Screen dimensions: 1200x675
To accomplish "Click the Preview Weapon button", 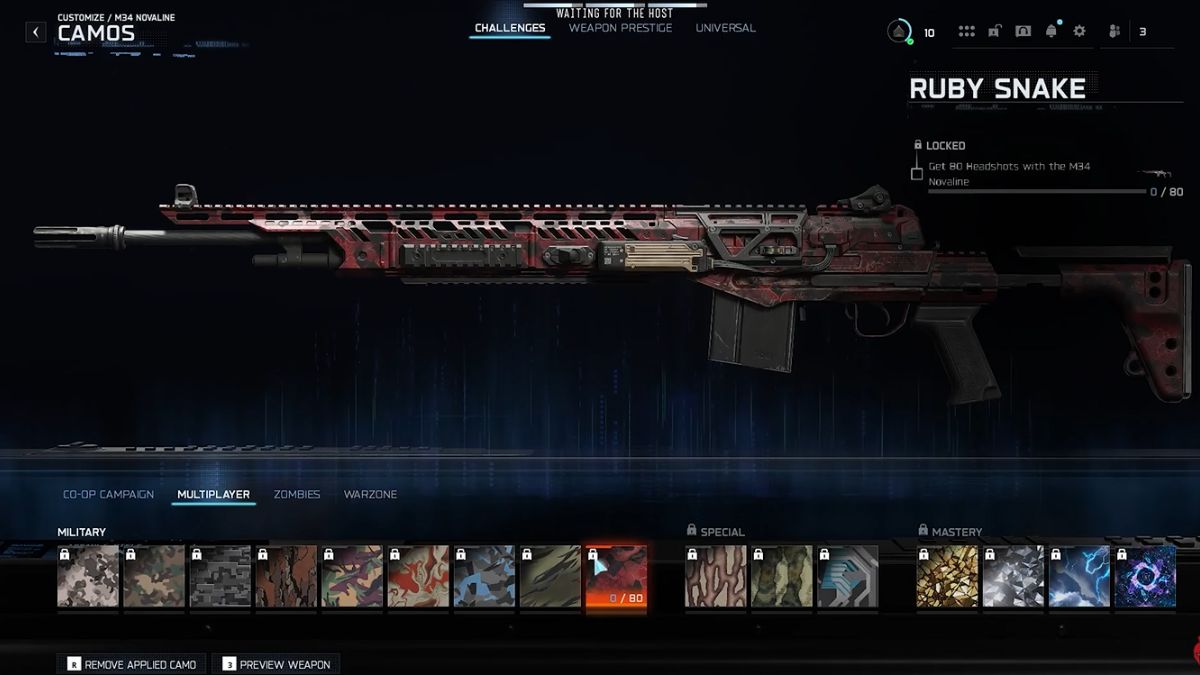I will 276,664.
